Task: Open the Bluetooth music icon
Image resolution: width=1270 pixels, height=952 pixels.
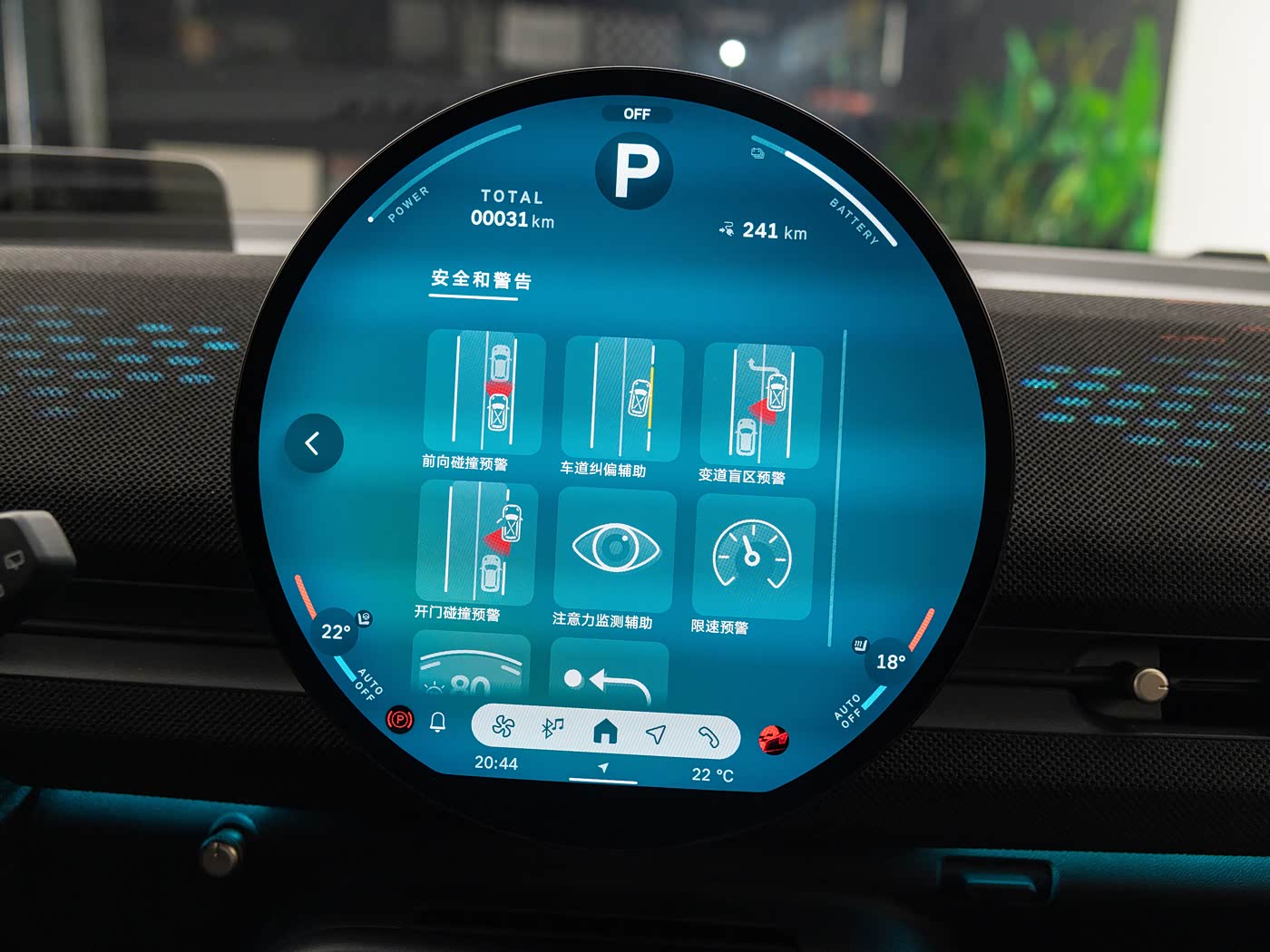Action: pos(552,728)
